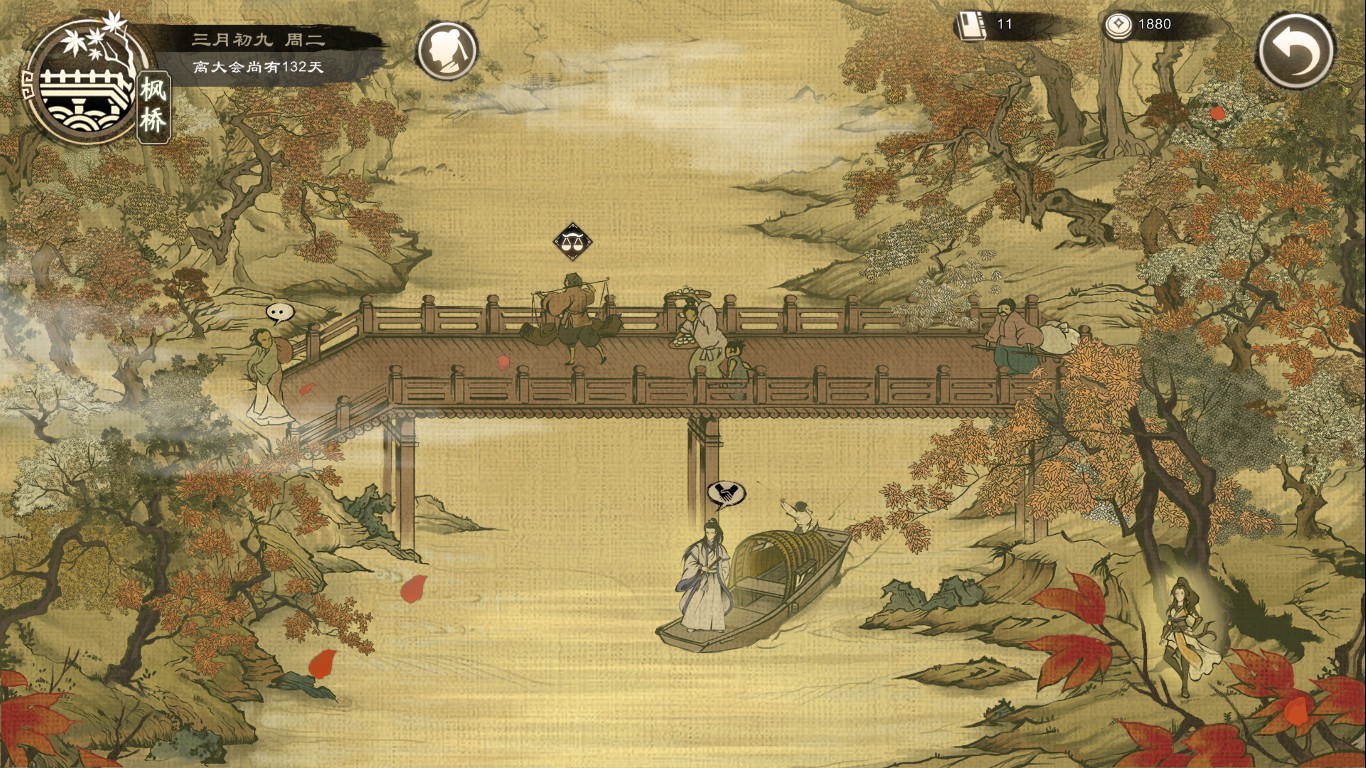This screenshot has width=1366, height=768.
Task: Open the character profile silhouette icon
Action: pyautogui.click(x=446, y=51)
